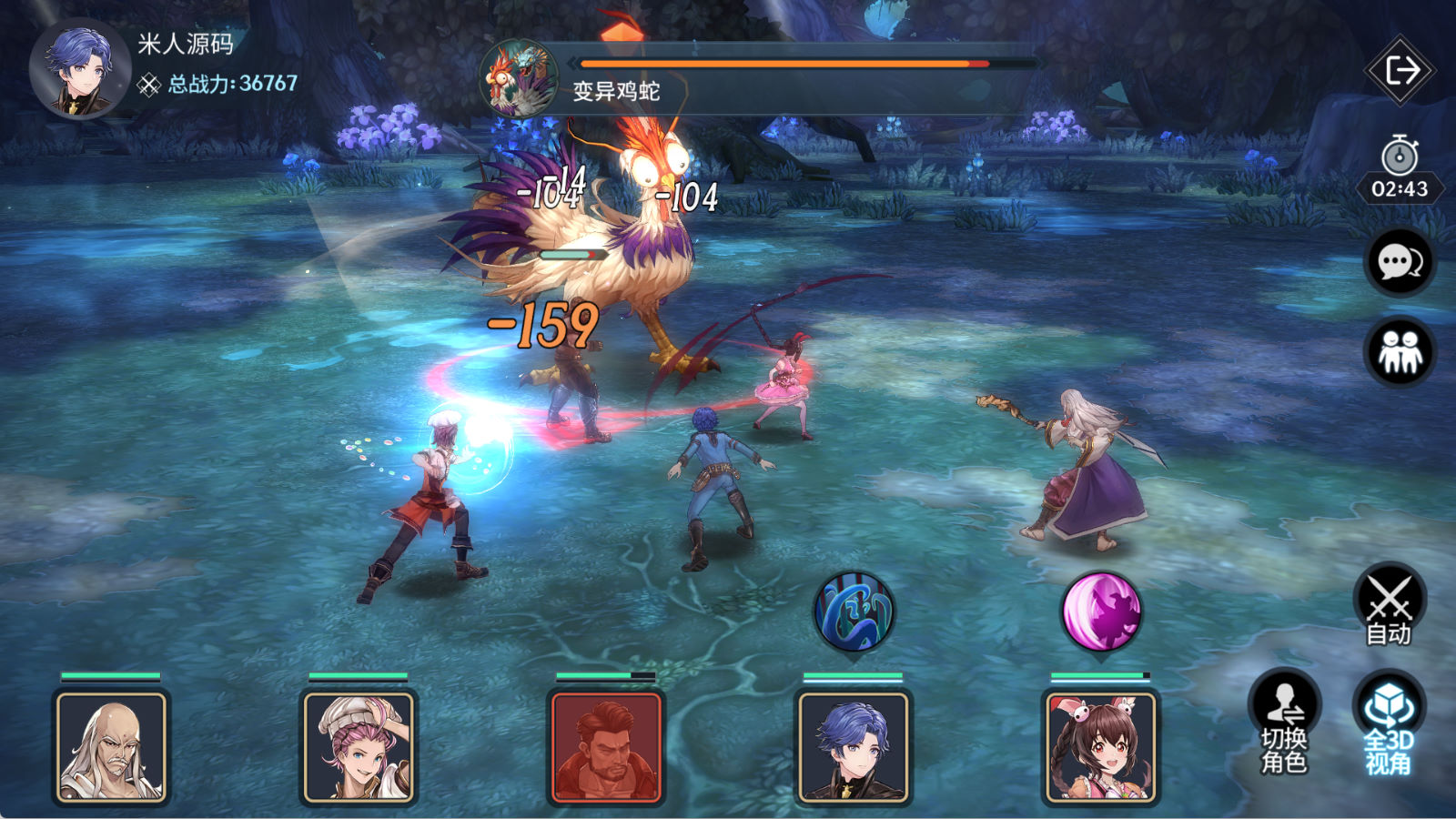Select the pink-haired chef character portrait
The image size is (1456, 819).
(x=359, y=747)
